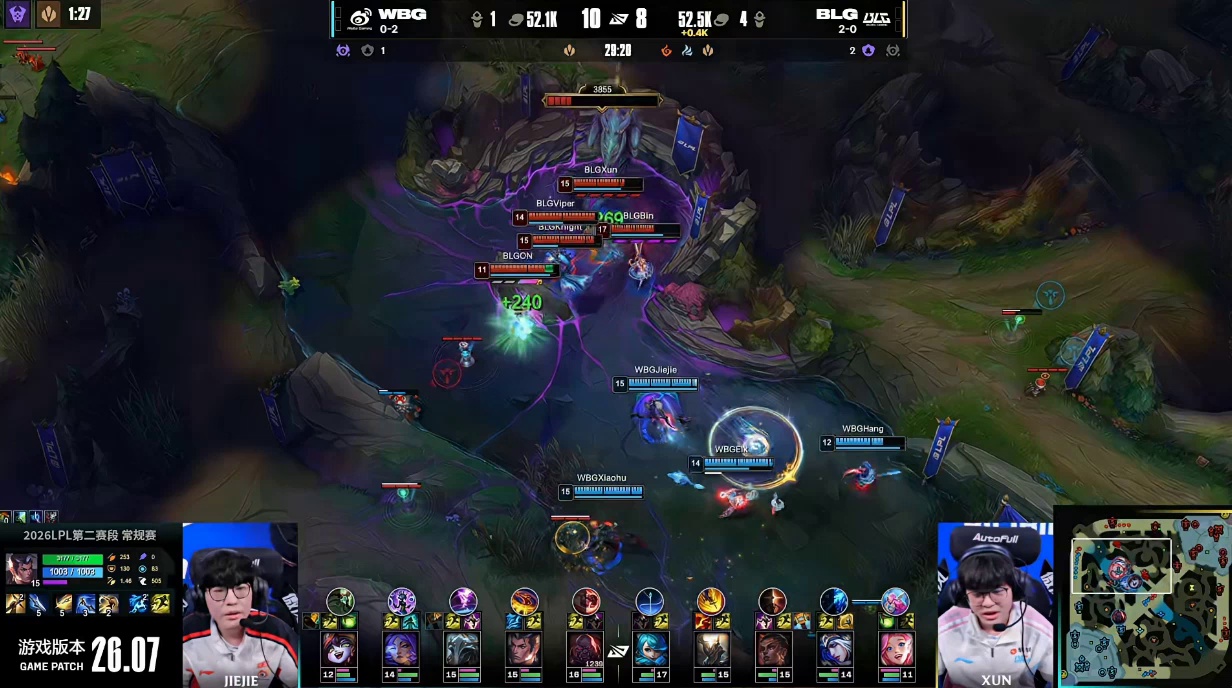This screenshot has width=1232, height=688.
Task: Click the ultimate icon above Gwen's portrait
Action: (x=649, y=601)
